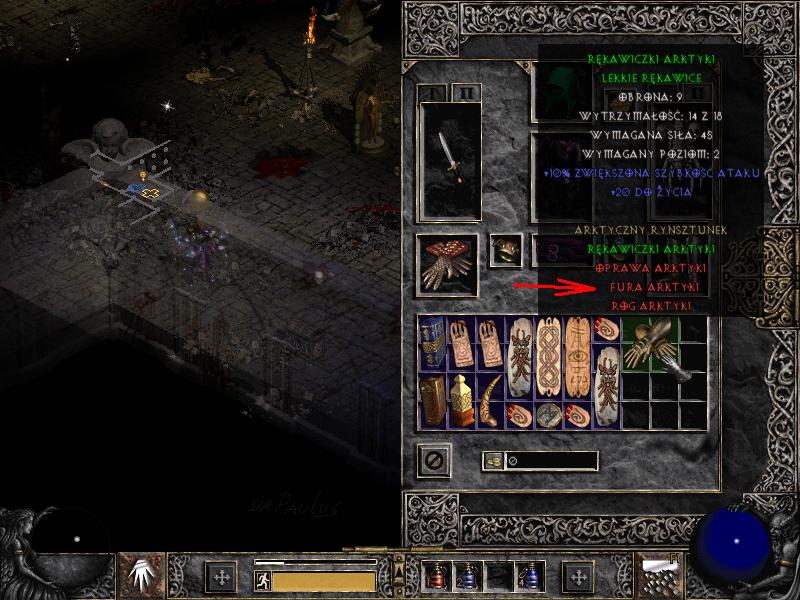Open the mini menu panel button
The width and height of the screenshot is (800, 600).
pos(399,552)
